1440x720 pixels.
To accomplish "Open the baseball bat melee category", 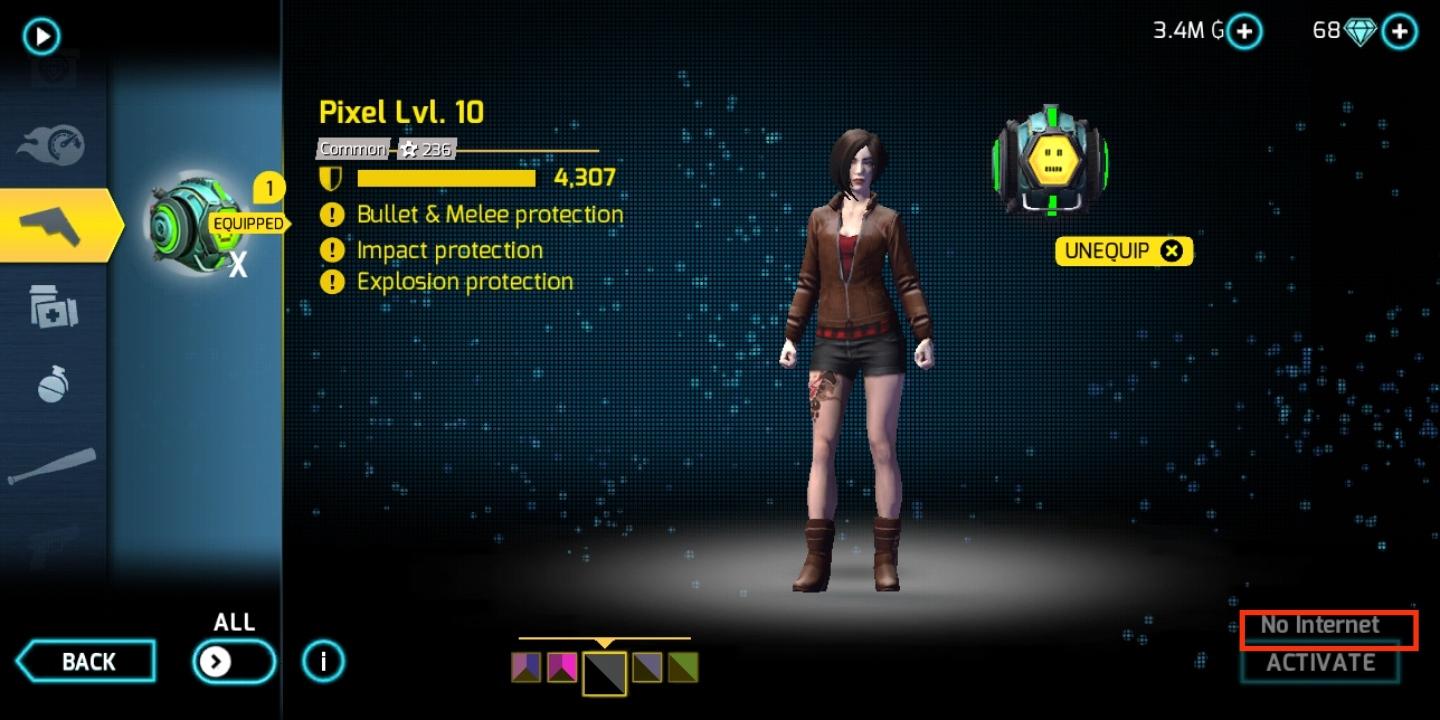I will [52, 466].
